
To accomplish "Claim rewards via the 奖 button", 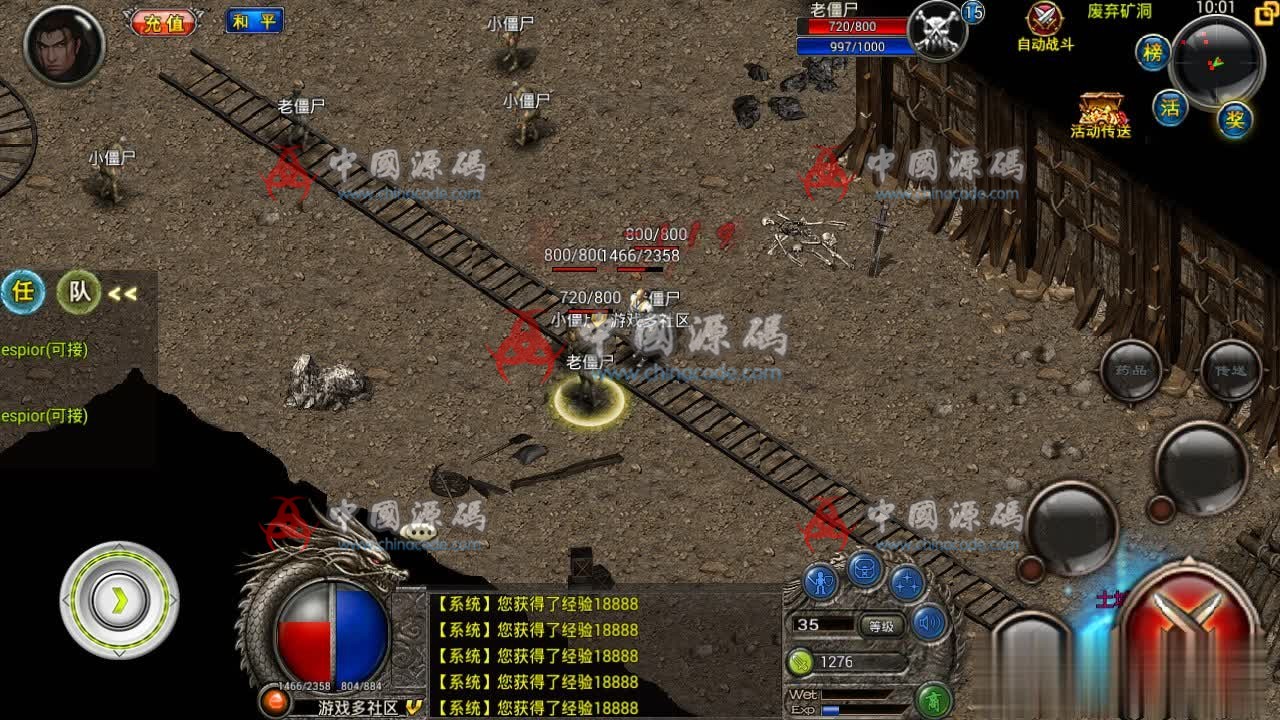I will 1235,120.
